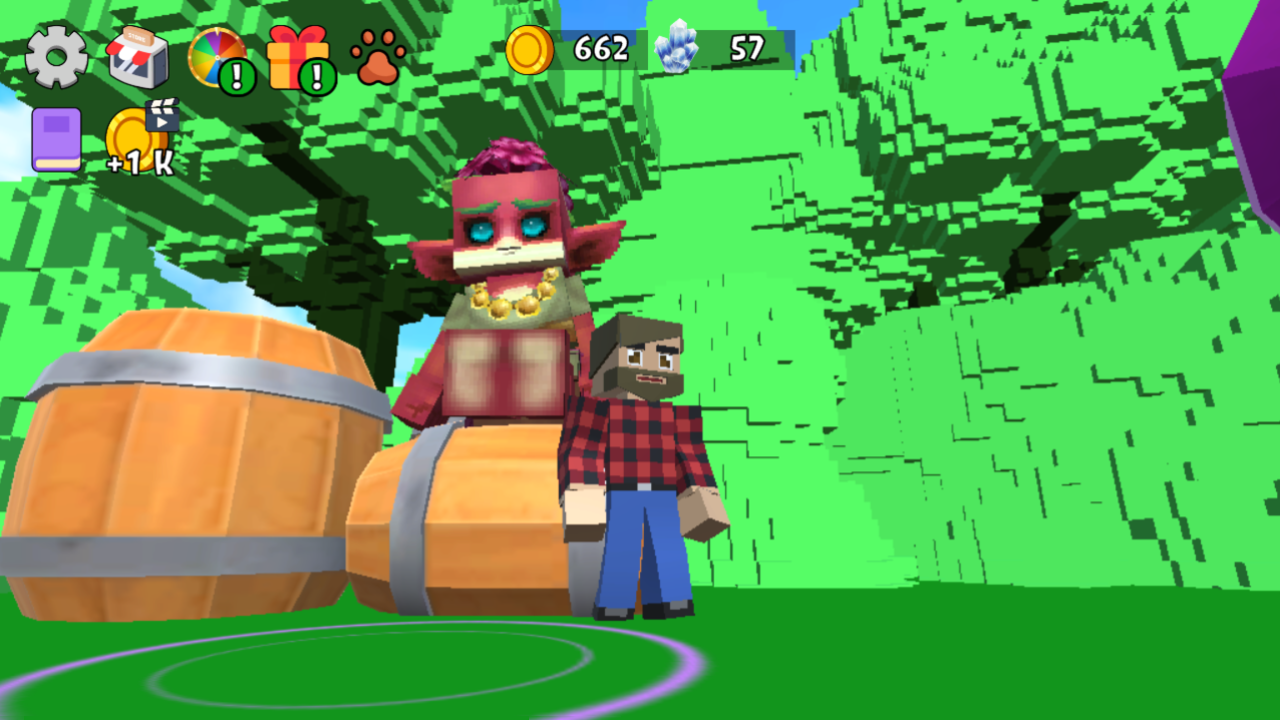Tap the gift notification exclamation badge
The width and height of the screenshot is (1280, 720).
point(315,74)
